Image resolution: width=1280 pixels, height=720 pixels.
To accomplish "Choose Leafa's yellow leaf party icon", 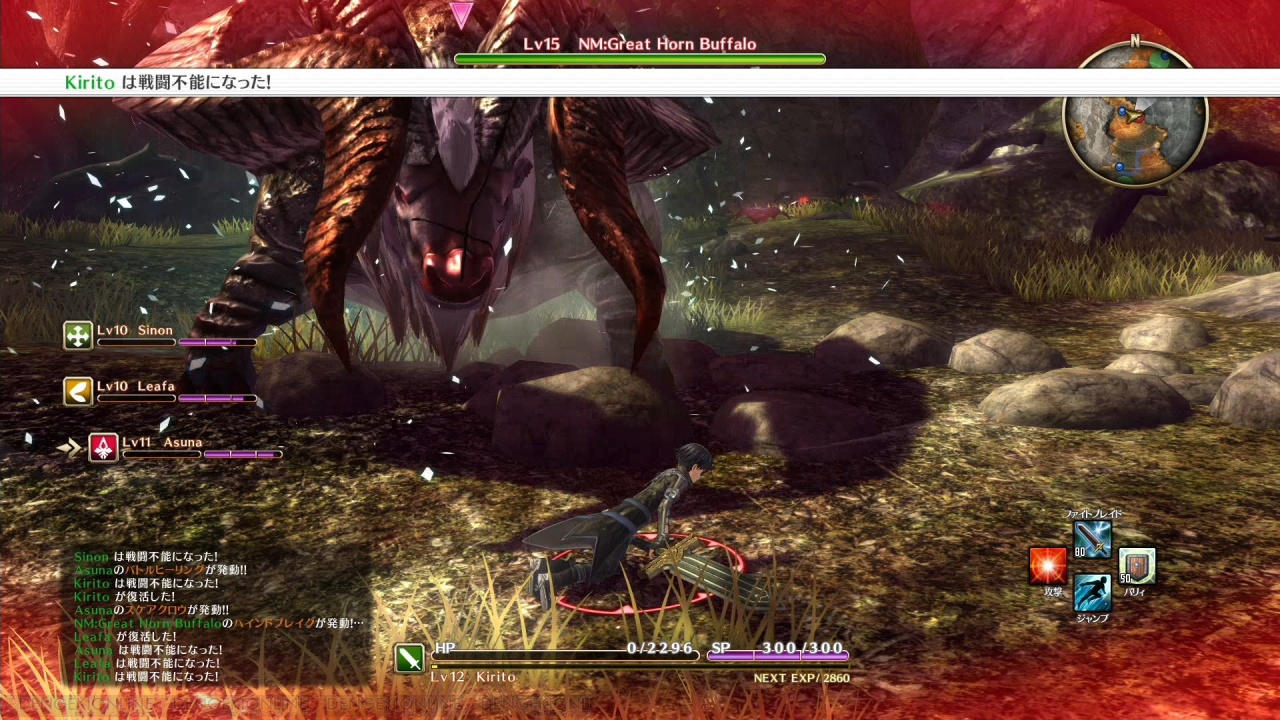I will (78, 392).
